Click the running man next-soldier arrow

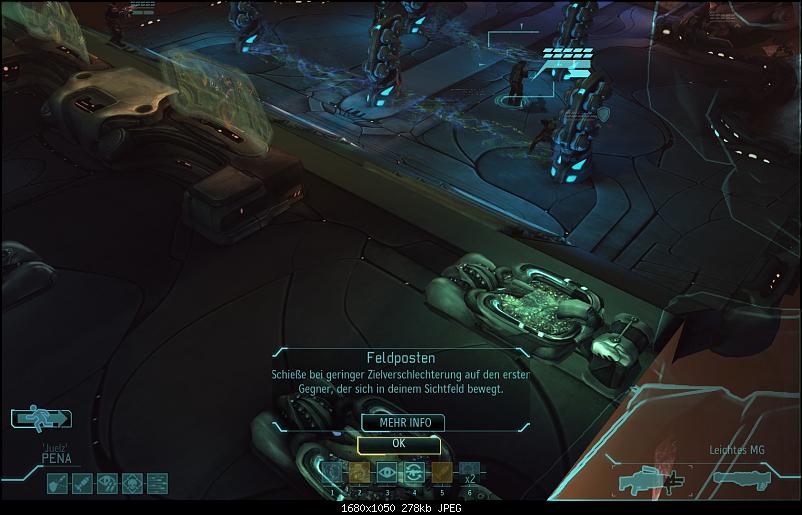click(x=39, y=418)
